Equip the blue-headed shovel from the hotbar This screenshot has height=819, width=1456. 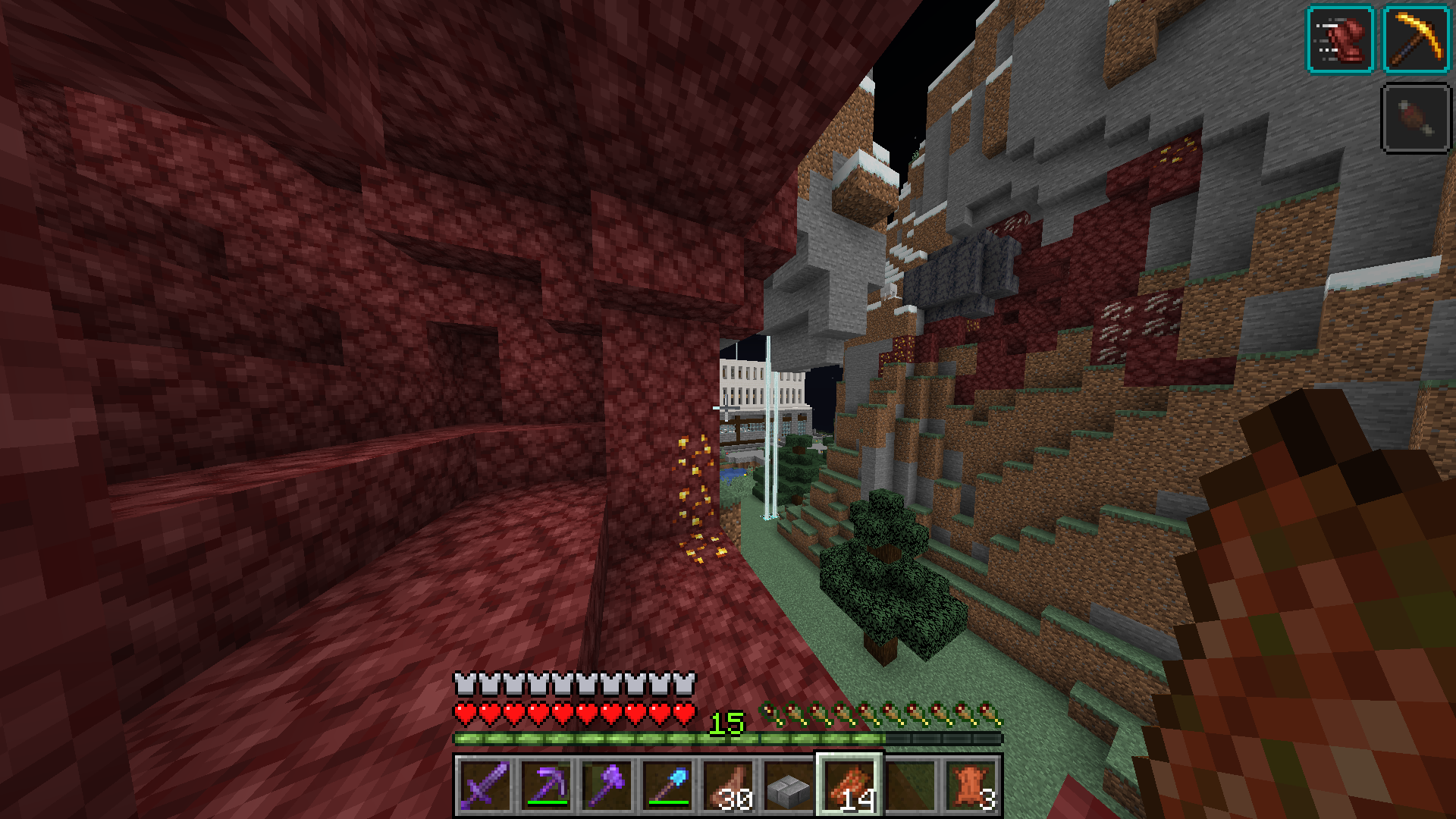pos(667,785)
